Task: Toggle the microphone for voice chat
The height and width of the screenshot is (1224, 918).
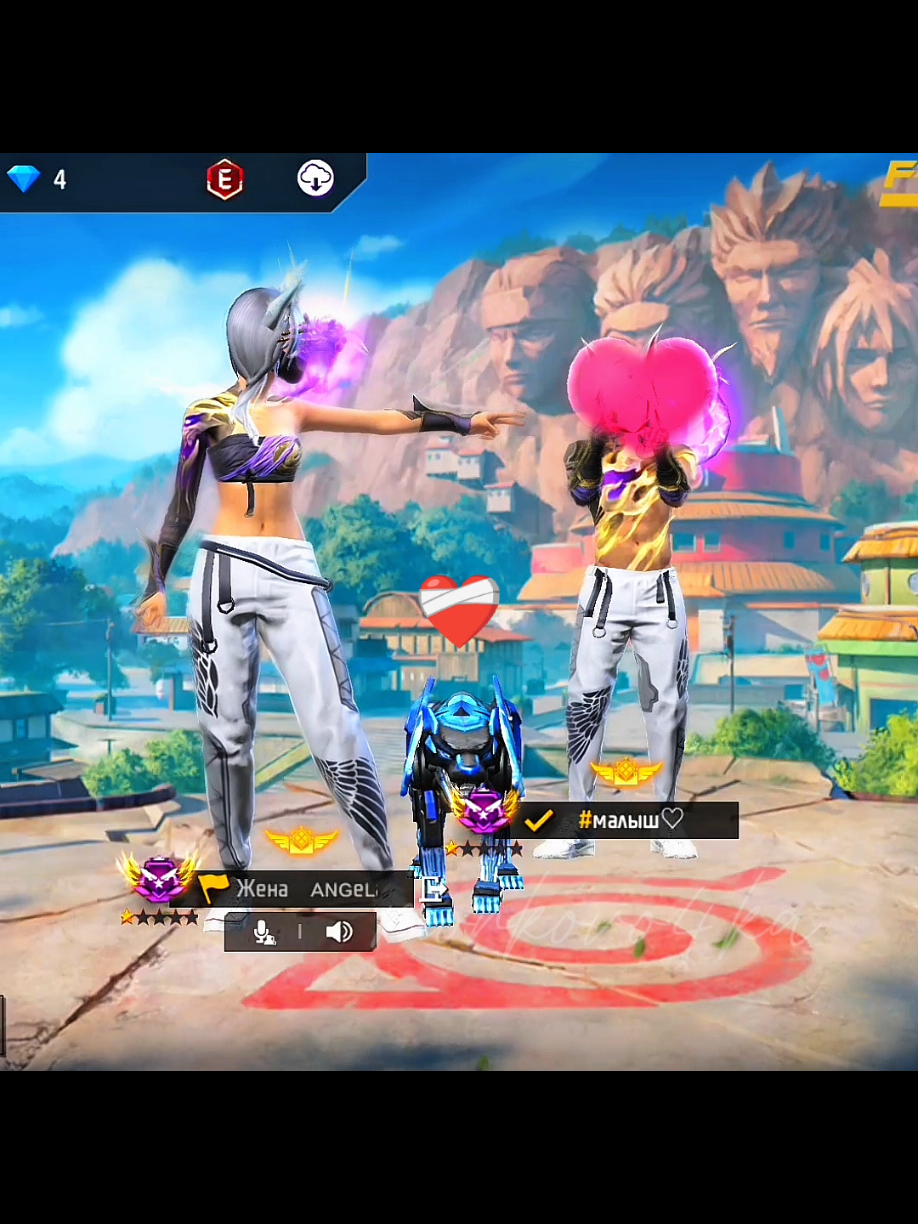Action: pyautogui.click(x=263, y=932)
